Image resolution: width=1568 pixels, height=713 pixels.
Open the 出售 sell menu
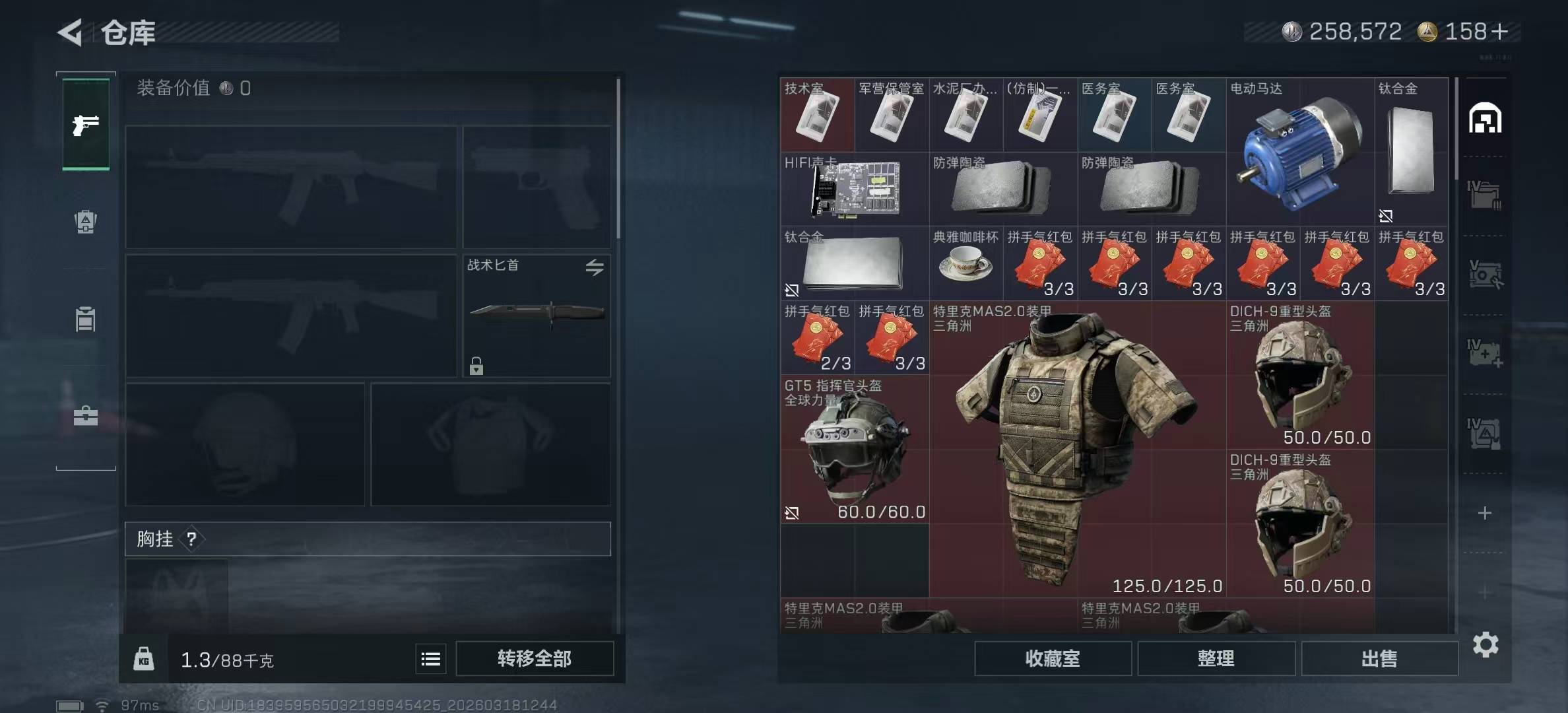click(1379, 658)
